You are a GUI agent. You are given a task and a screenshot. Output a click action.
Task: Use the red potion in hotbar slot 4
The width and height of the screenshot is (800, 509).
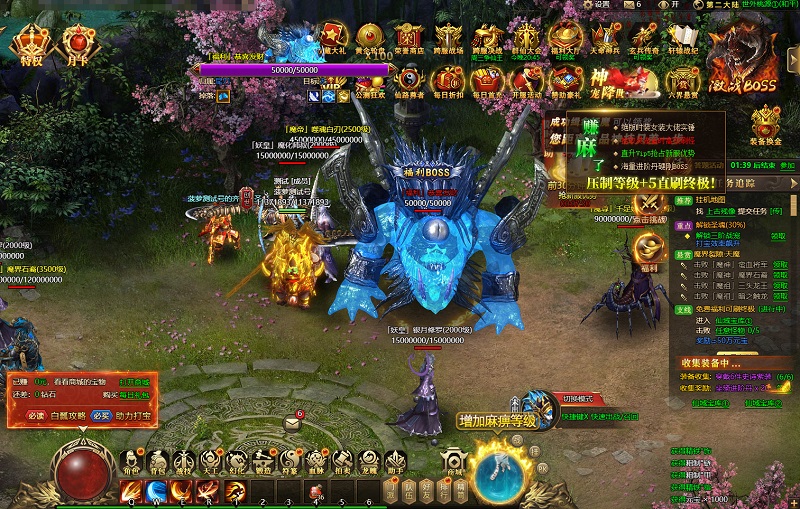313,490
